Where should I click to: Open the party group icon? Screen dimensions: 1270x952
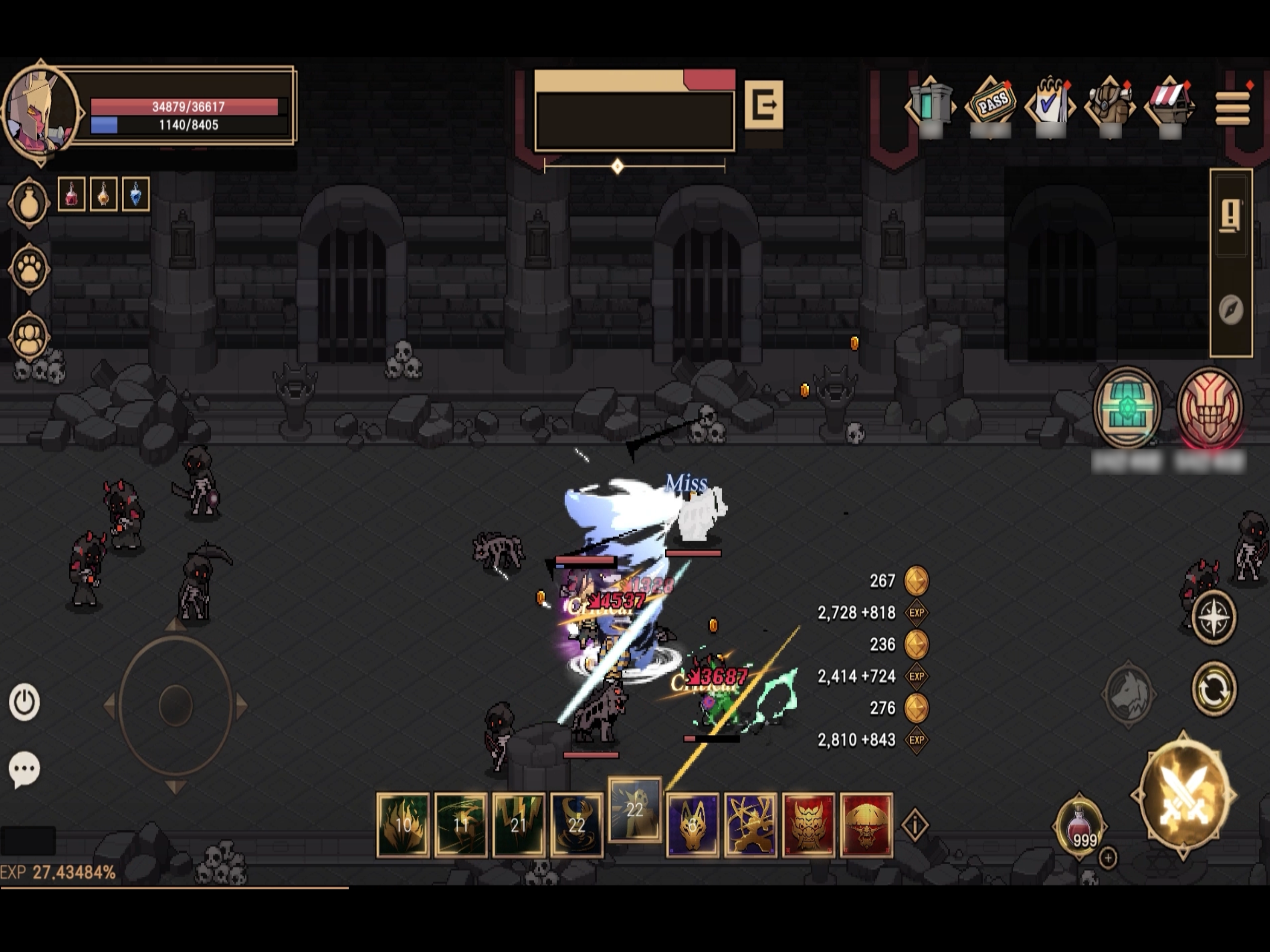point(29,337)
